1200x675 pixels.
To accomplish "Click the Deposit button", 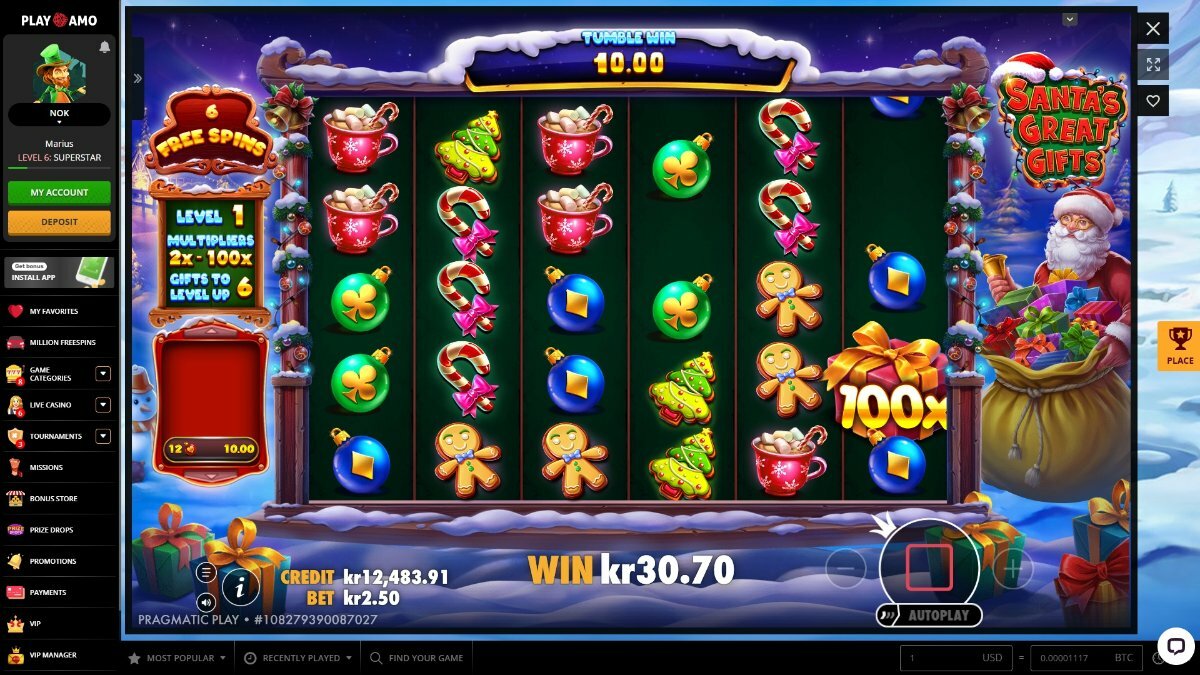I will pyautogui.click(x=59, y=222).
